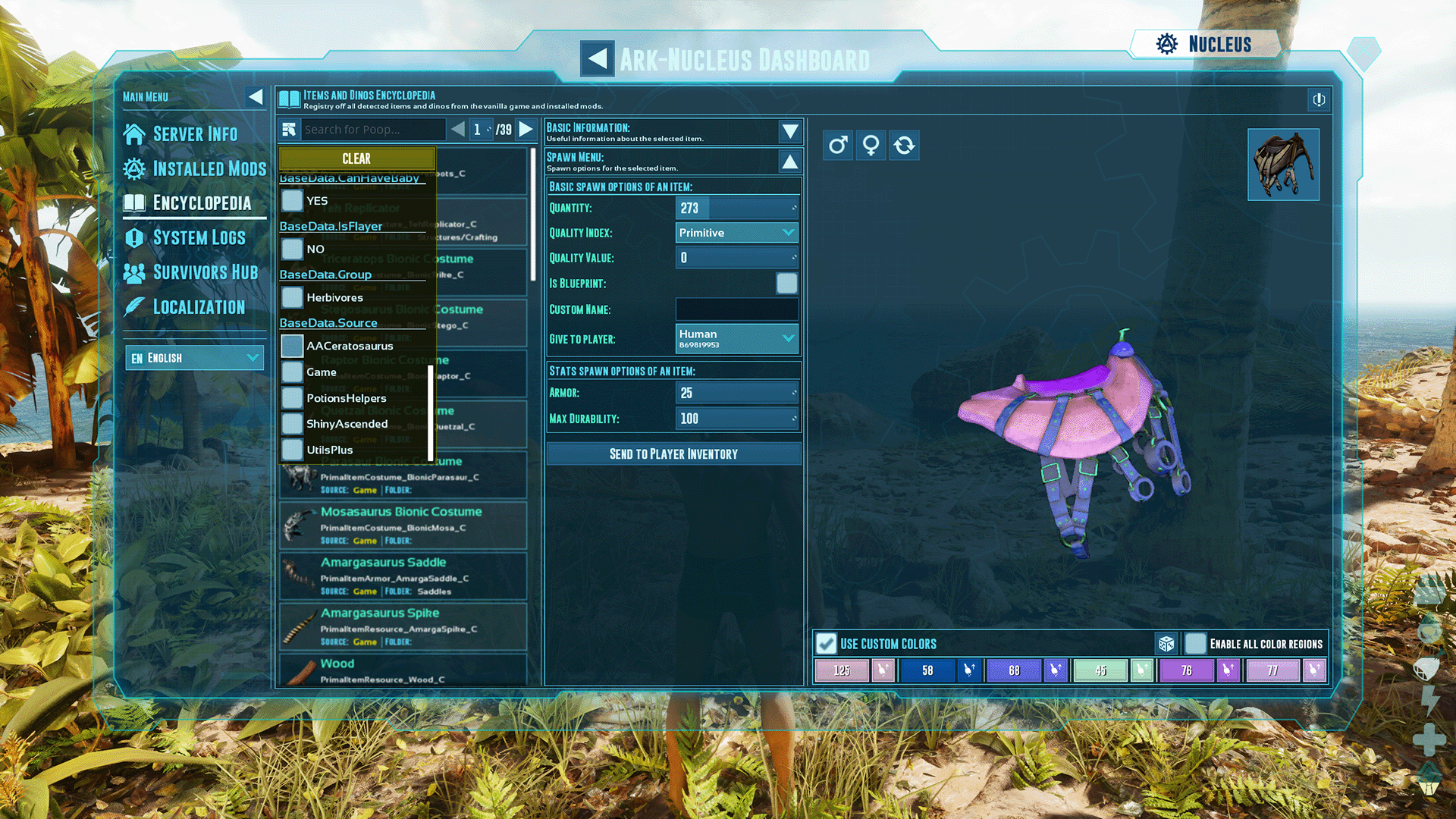Select the female gender symbol icon
The width and height of the screenshot is (1456, 819).
(x=871, y=145)
